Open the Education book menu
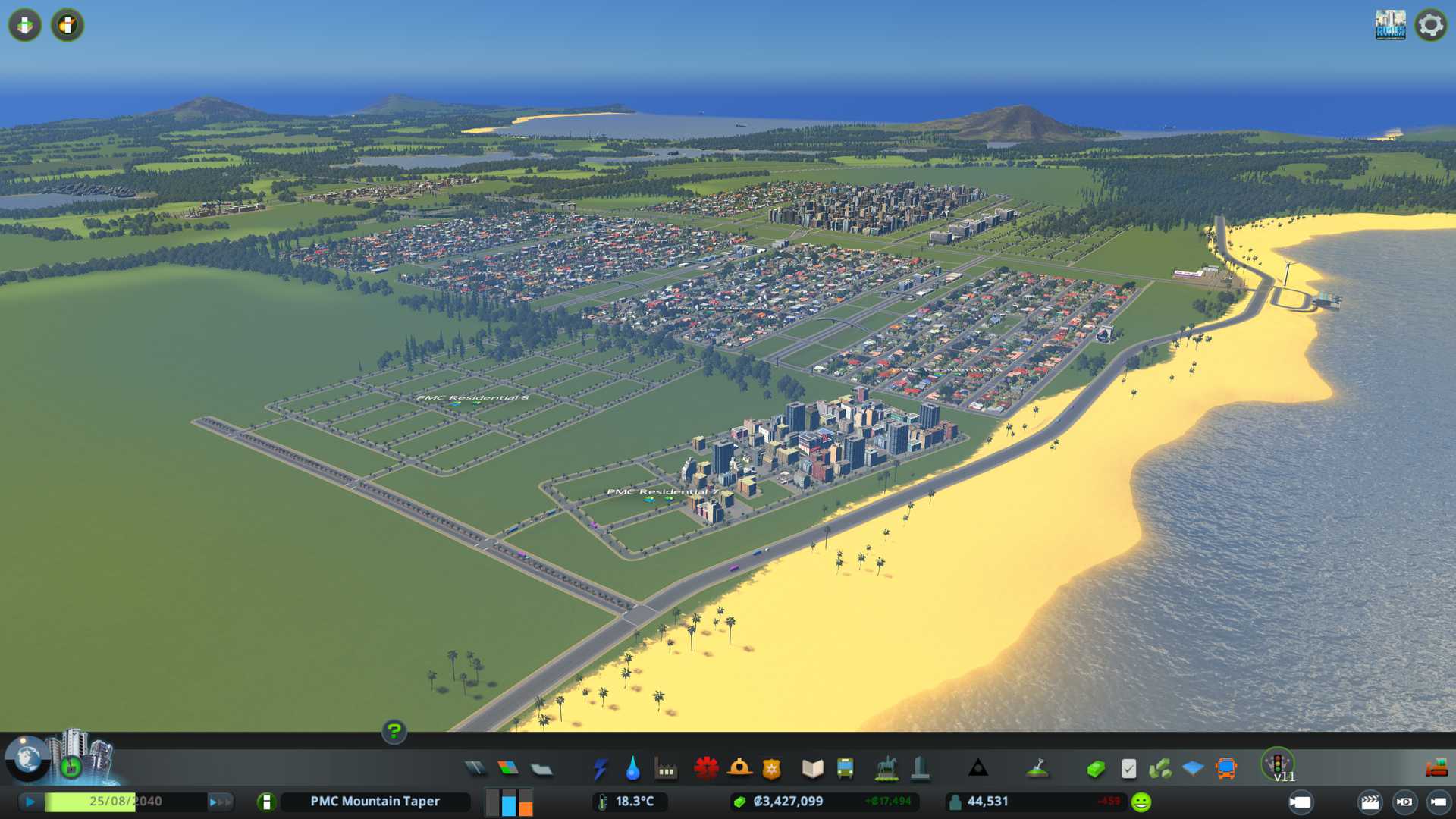This screenshot has height=819, width=1456. pyautogui.click(x=812, y=769)
